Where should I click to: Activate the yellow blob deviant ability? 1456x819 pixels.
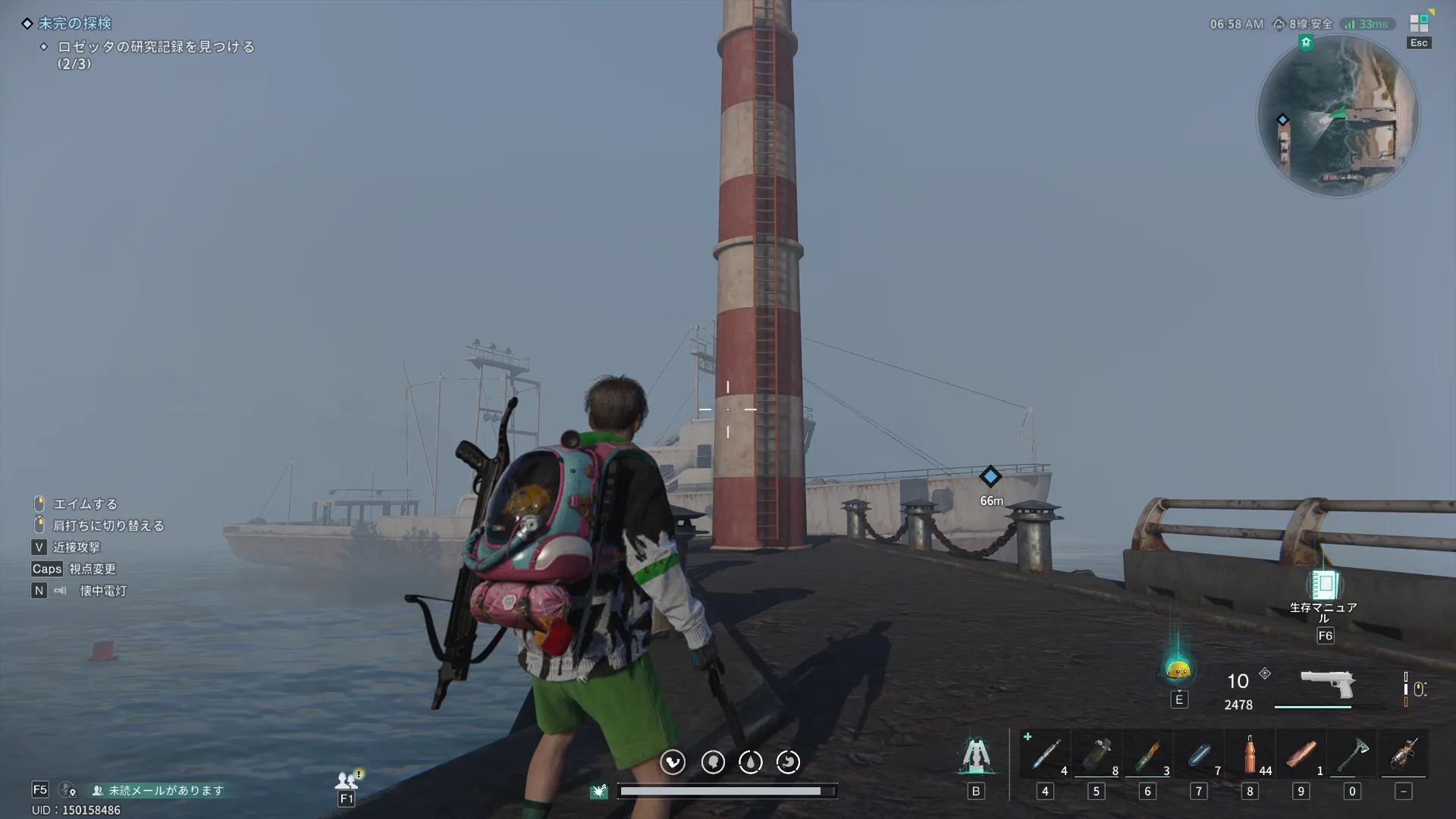[x=1178, y=669]
